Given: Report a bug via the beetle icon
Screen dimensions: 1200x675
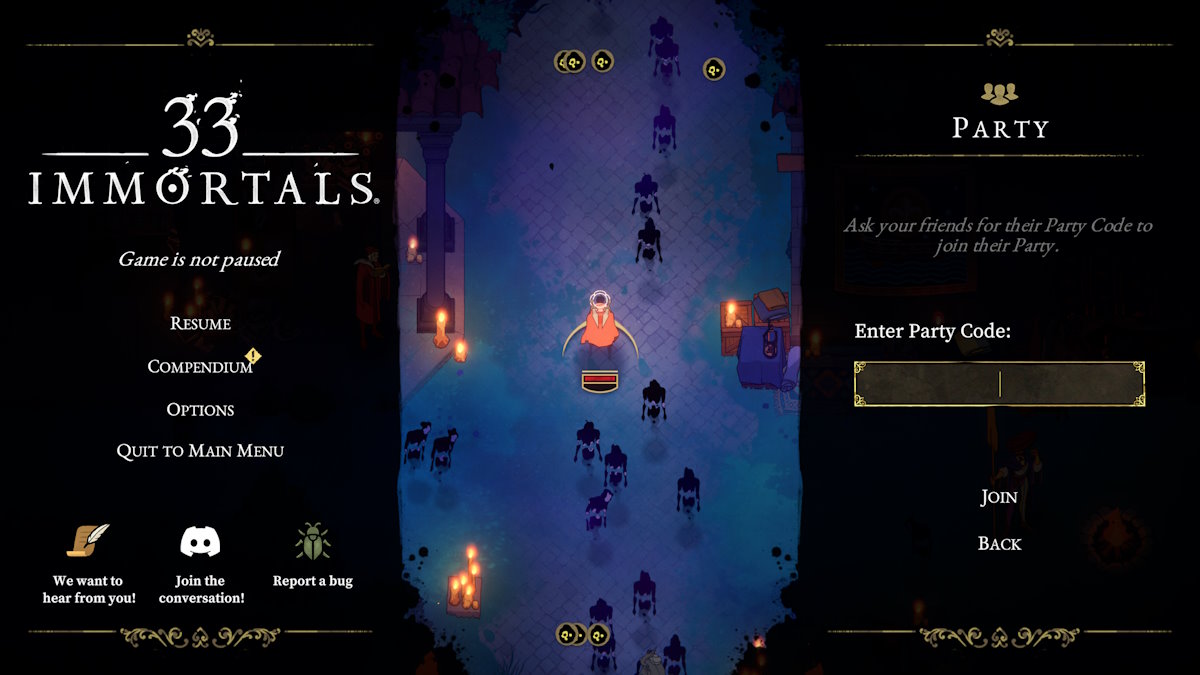Looking at the screenshot, I should coord(313,541).
